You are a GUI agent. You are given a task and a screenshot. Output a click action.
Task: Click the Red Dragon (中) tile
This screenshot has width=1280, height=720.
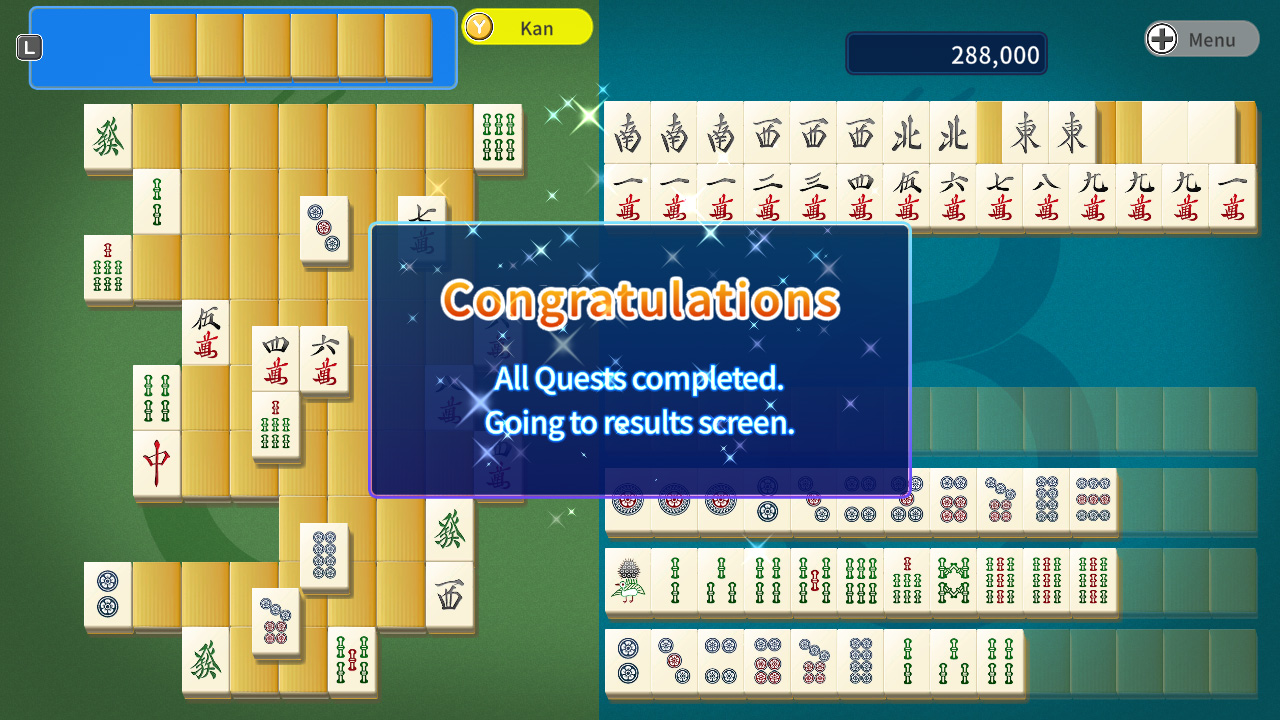(x=157, y=463)
